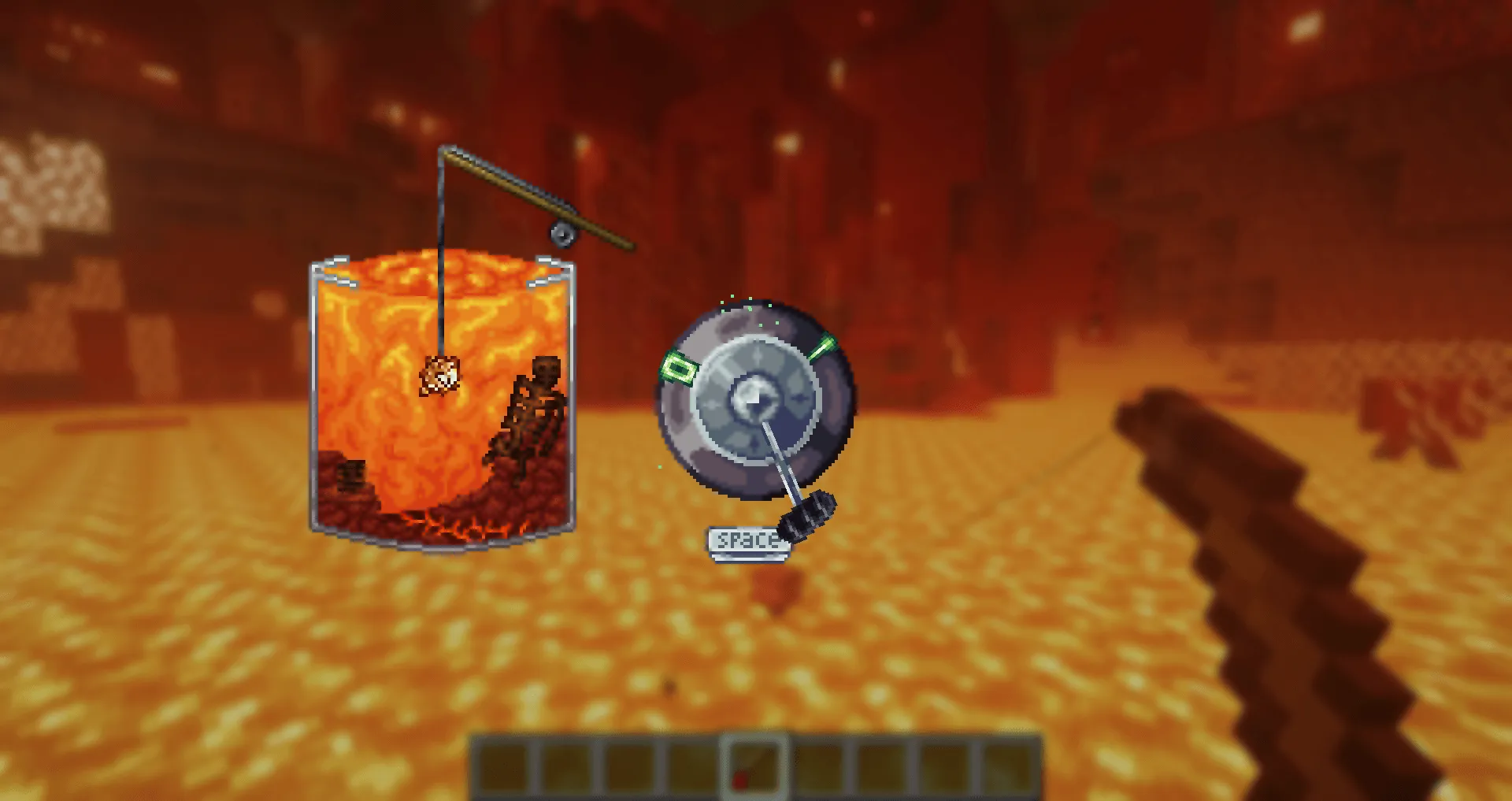Select the left green zone marker on dial
1512x801 pixels.
click(x=678, y=367)
